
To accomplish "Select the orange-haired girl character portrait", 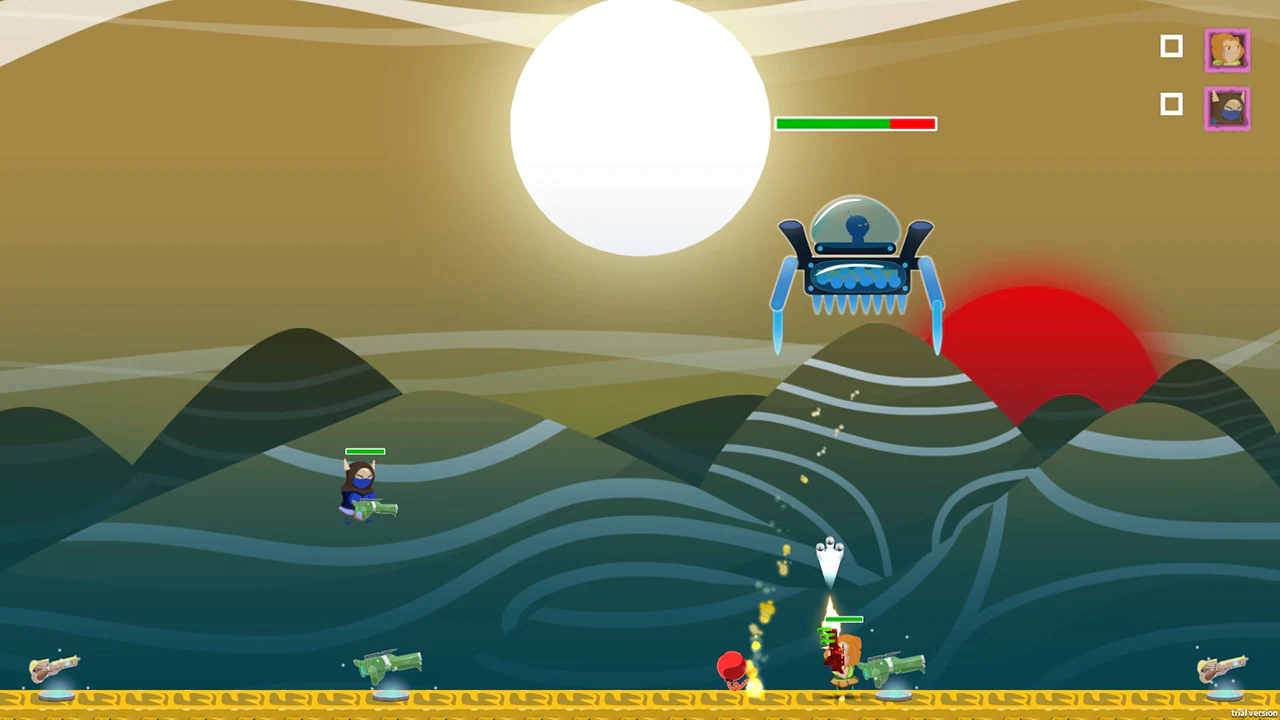I will 1227,50.
